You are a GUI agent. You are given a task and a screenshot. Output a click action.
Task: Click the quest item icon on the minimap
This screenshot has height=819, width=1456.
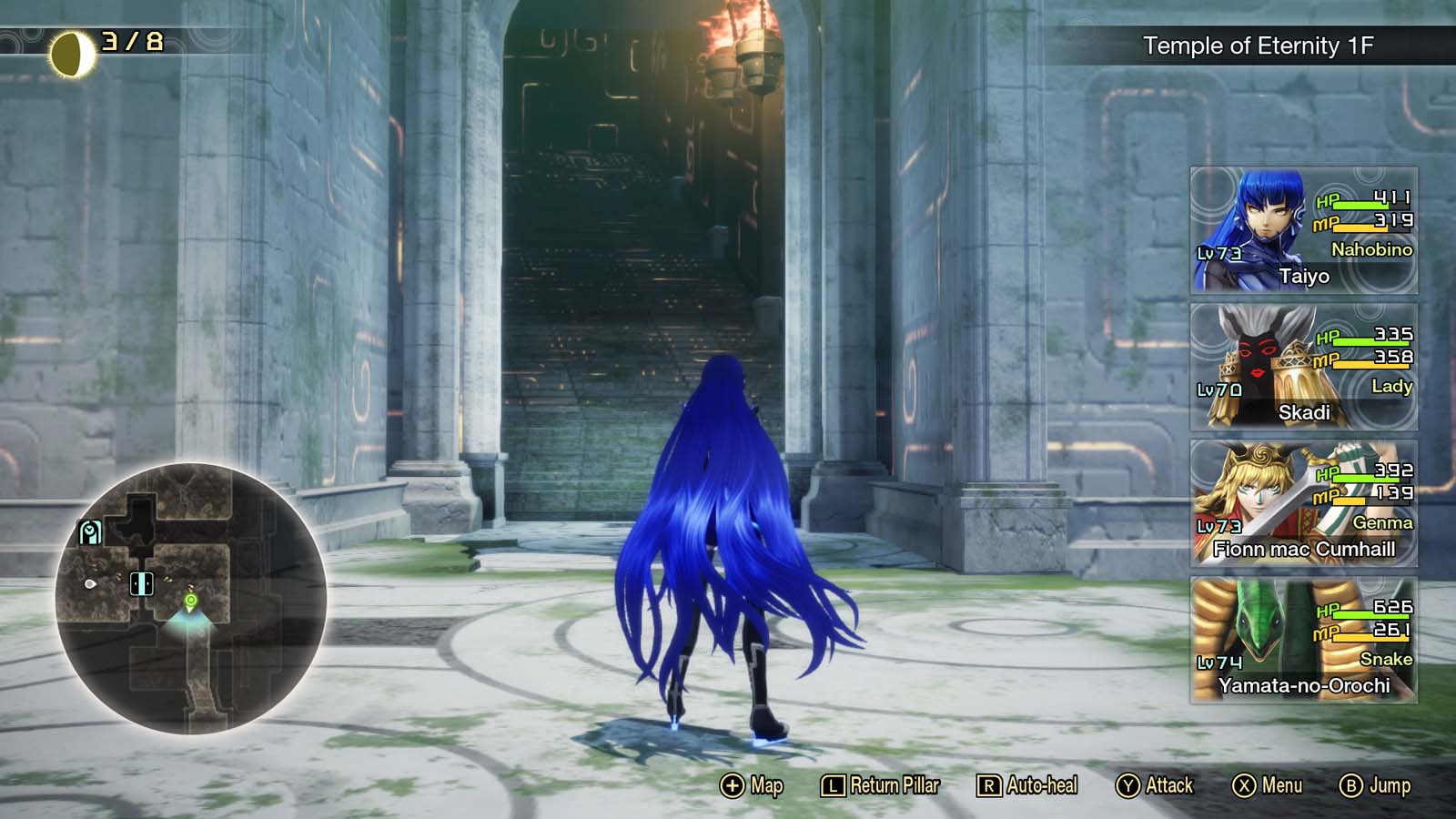click(x=91, y=584)
